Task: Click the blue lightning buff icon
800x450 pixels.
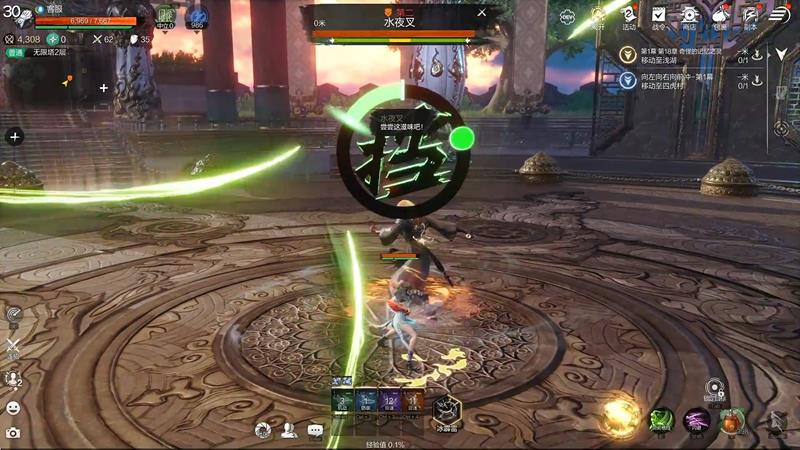Action: click(197, 17)
